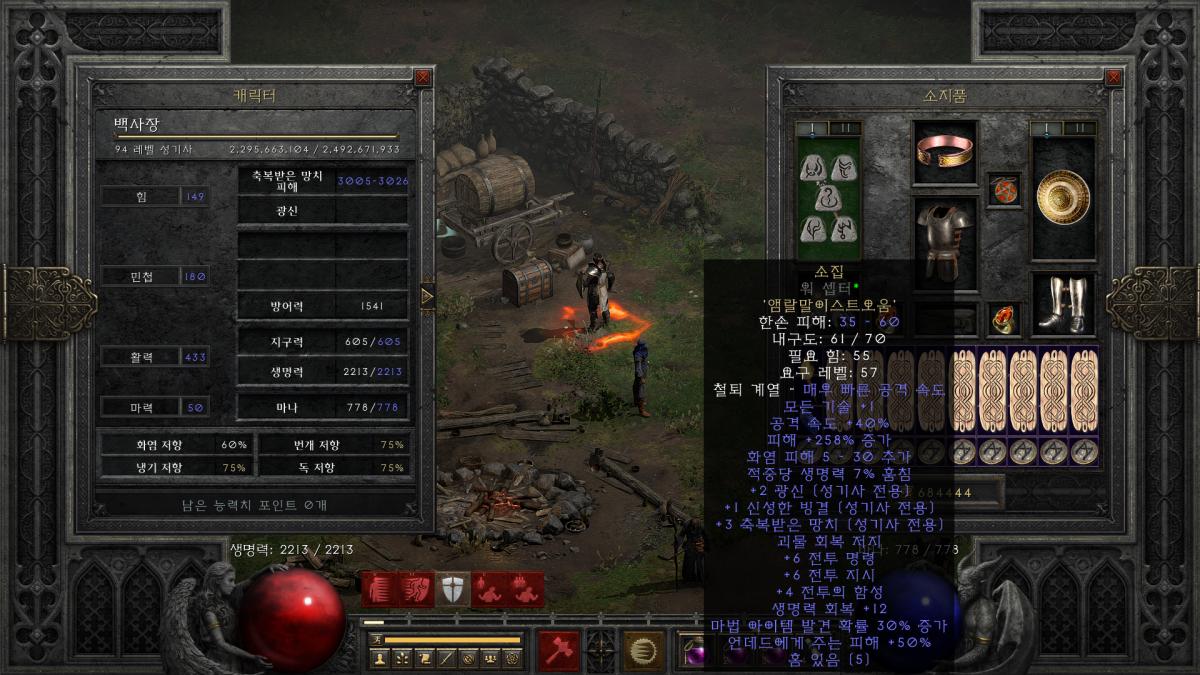
Task: Open the skill tree from the mini menu
Action: (x=402, y=658)
